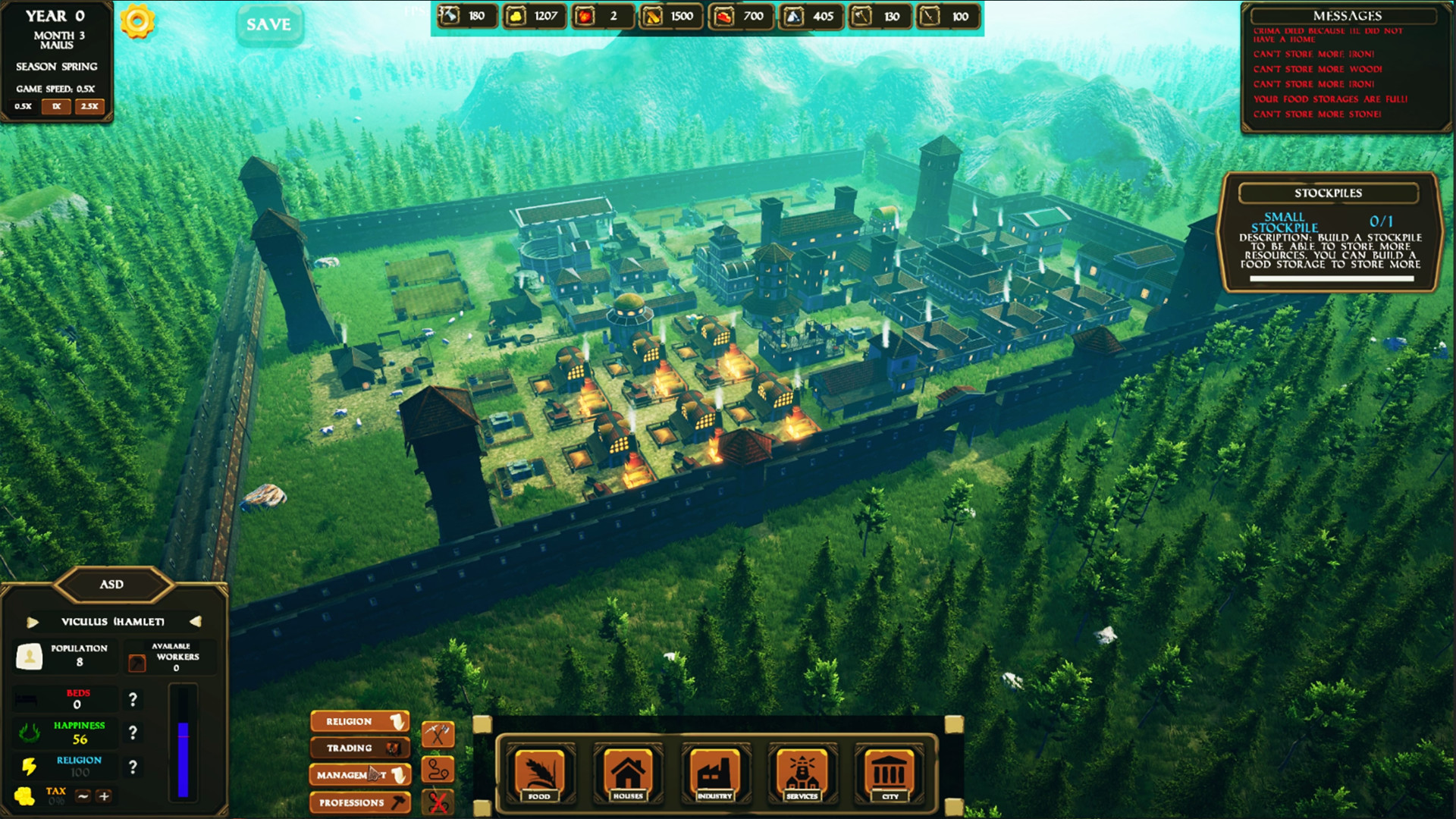
Task: Open the Professions menu
Action: (359, 802)
